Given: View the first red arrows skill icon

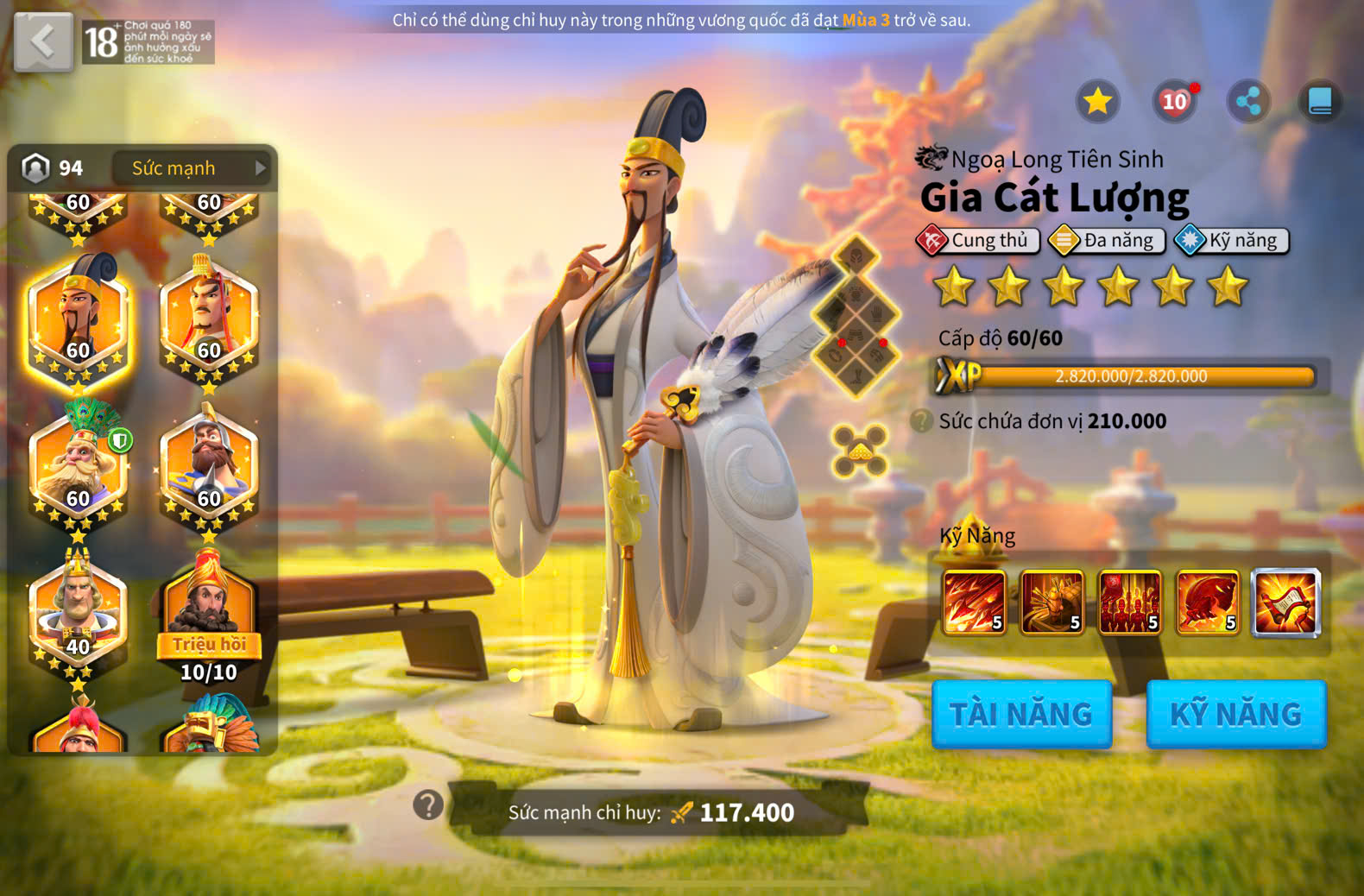Looking at the screenshot, I should 975,602.
